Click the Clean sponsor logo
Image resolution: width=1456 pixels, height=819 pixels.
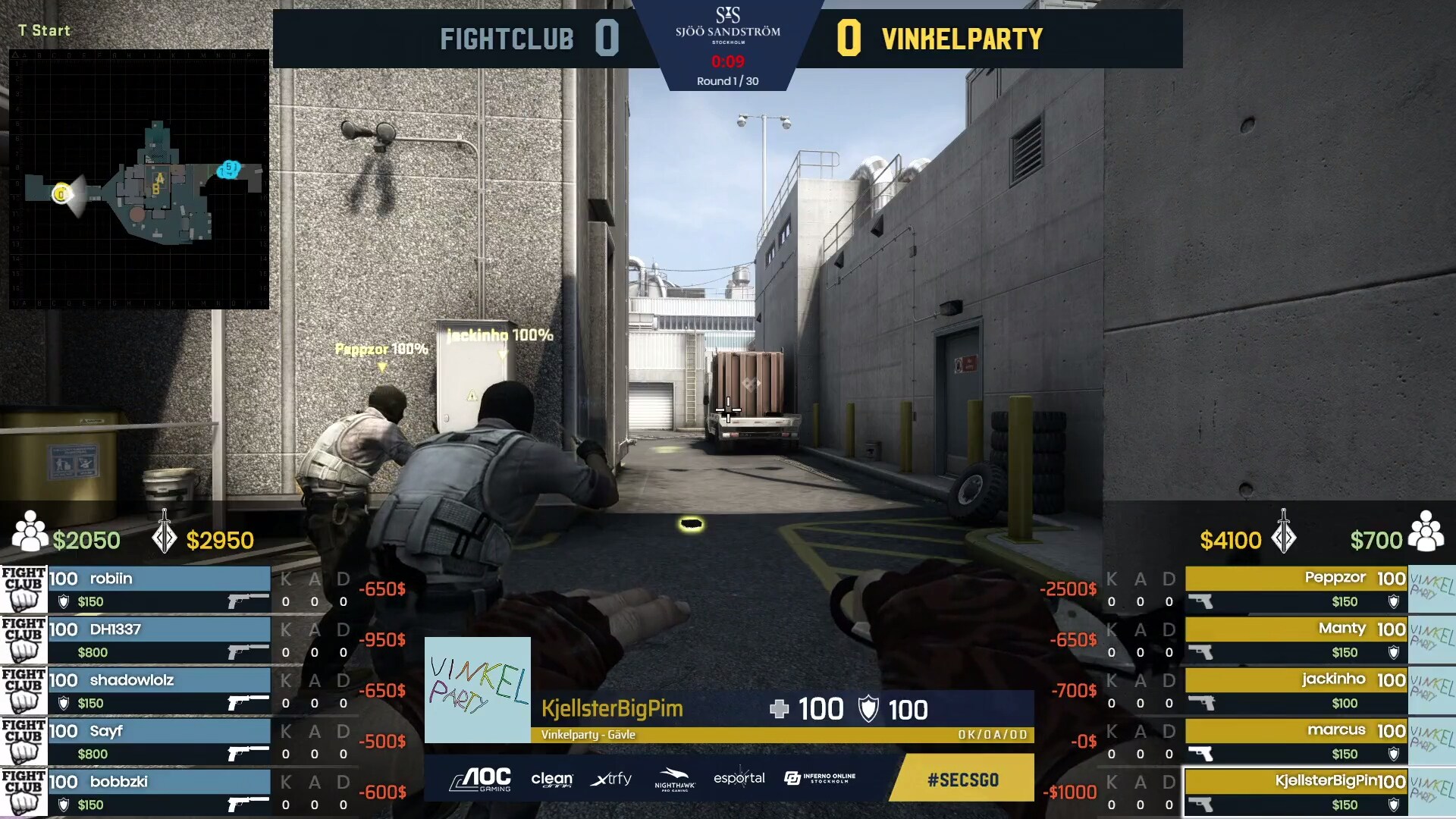[553, 779]
